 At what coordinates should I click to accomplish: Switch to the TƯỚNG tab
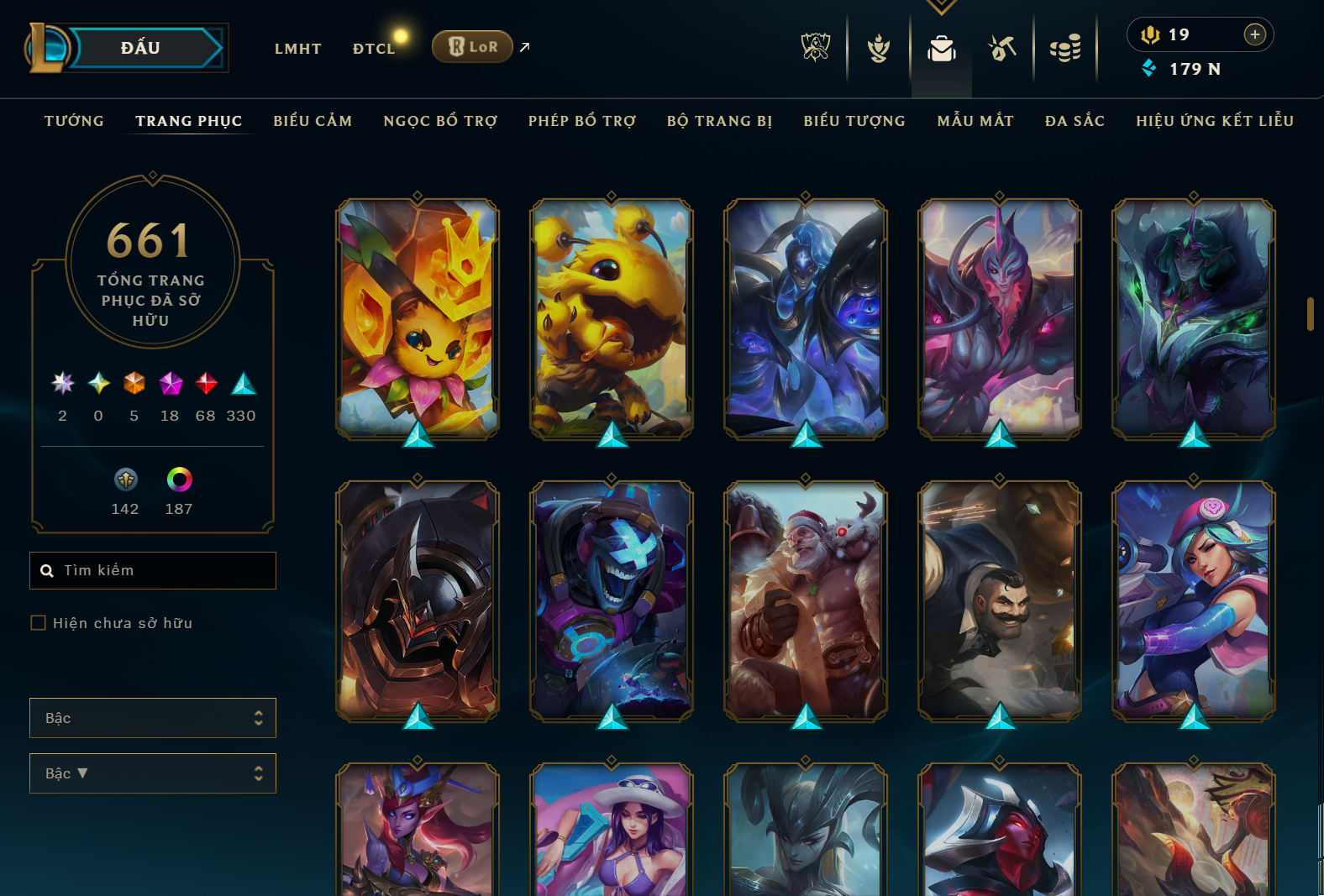pos(74,121)
